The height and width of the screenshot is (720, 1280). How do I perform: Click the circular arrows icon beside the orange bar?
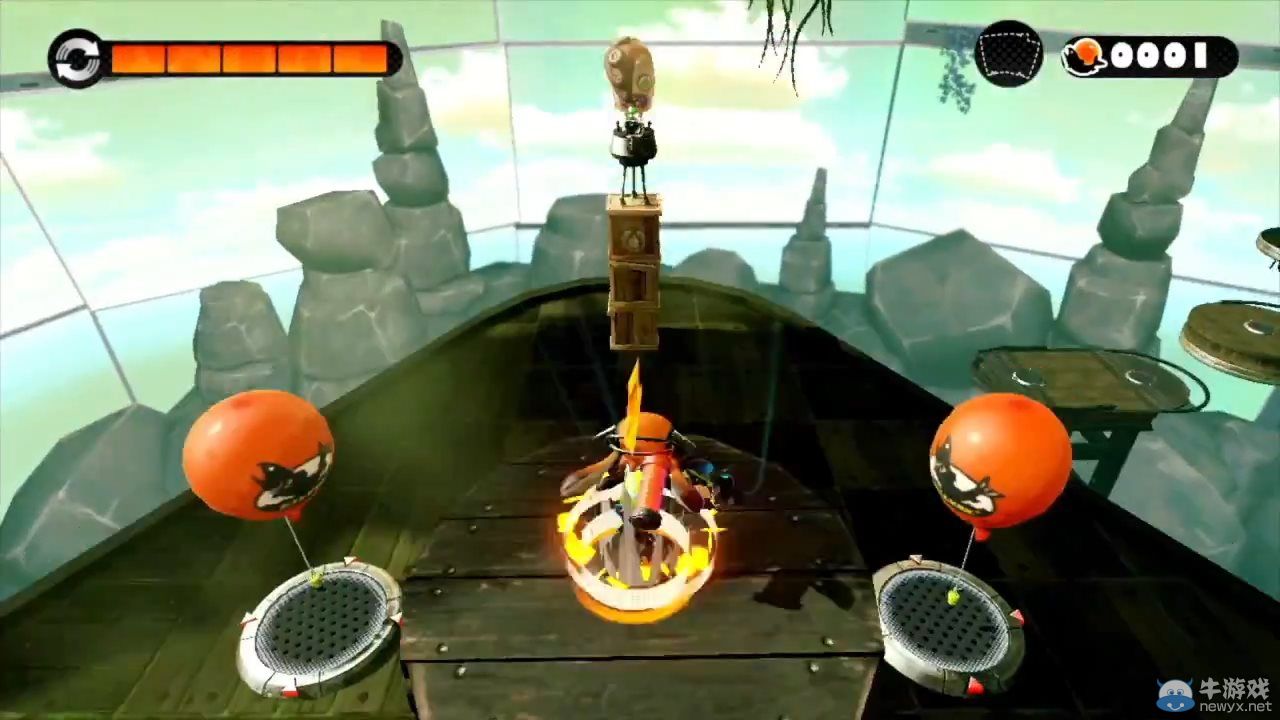click(x=76, y=58)
